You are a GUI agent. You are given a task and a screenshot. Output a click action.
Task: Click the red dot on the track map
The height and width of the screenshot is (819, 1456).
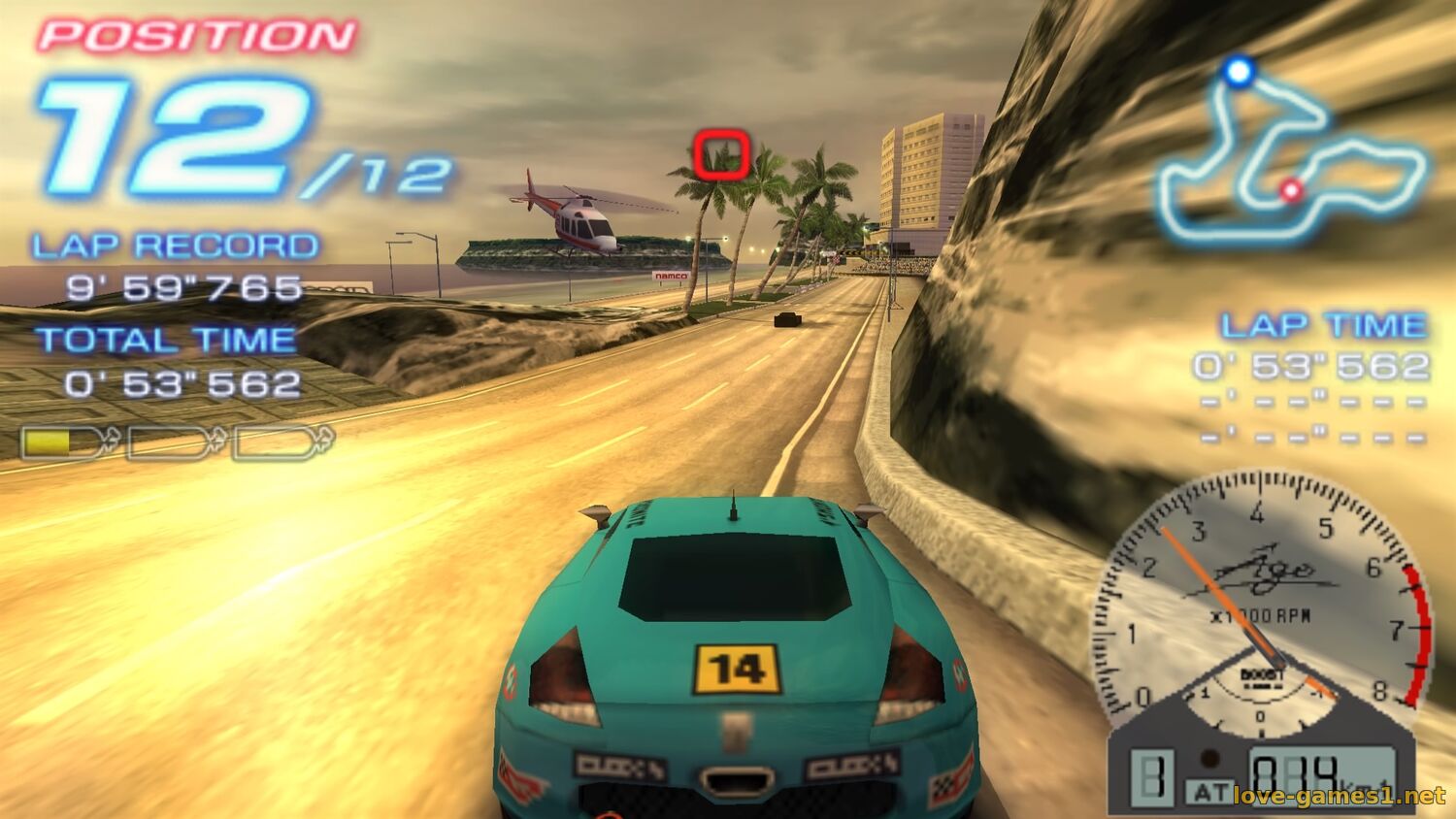pyautogui.click(x=1290, y=190)
